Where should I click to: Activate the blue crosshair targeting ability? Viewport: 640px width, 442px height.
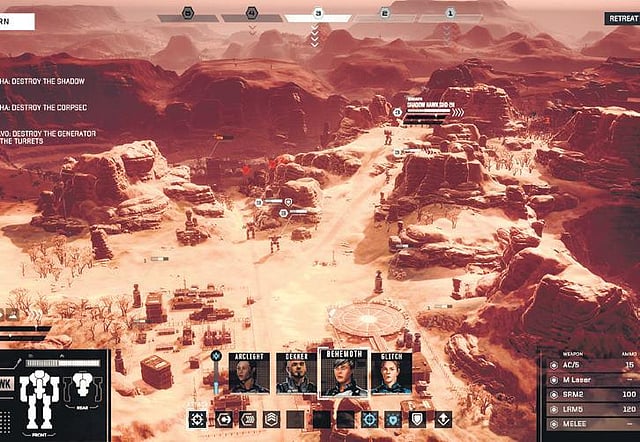click(x=369, y=419)
